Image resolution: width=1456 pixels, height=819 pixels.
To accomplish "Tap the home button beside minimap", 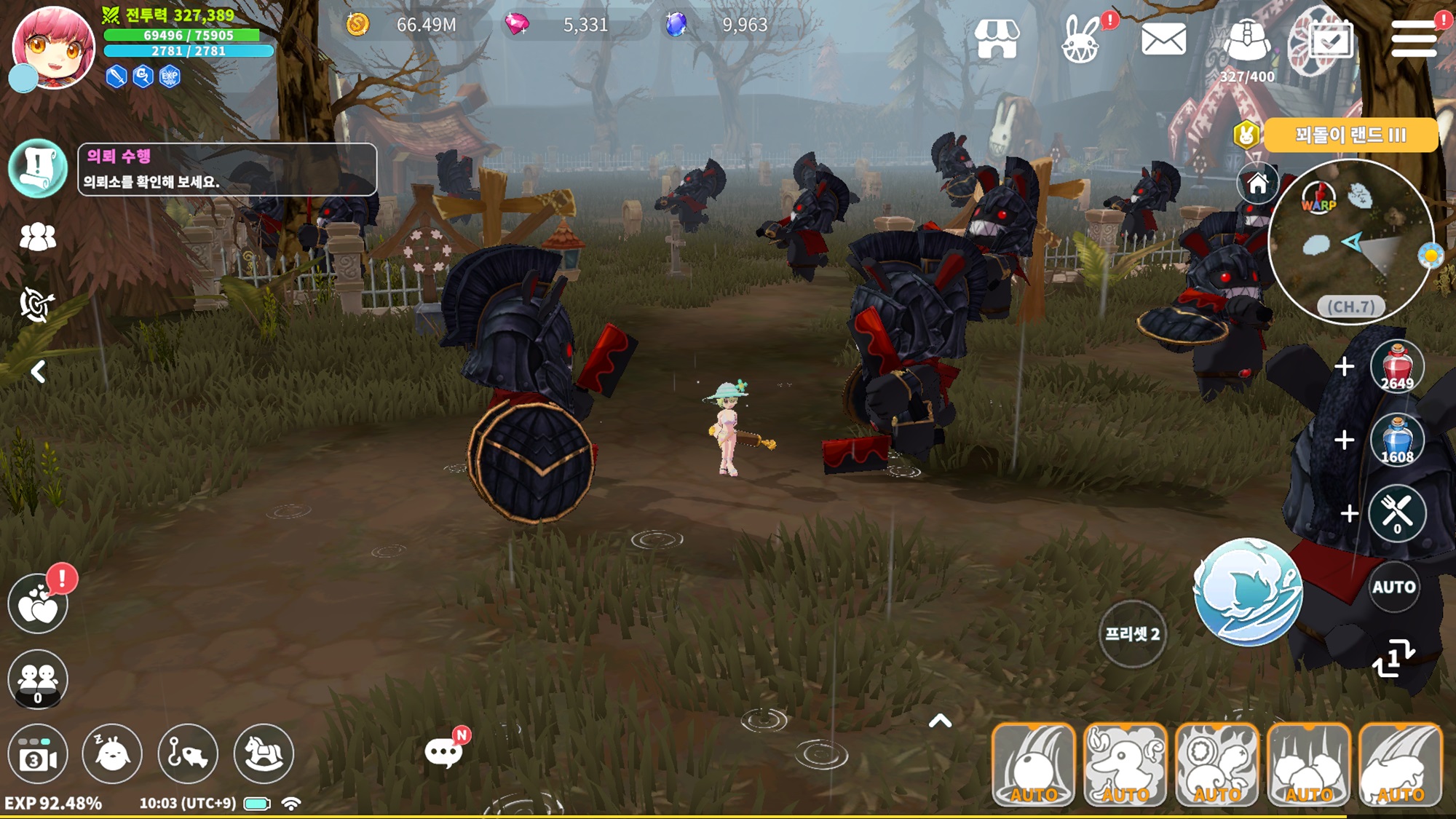I will pos(1257,183).
